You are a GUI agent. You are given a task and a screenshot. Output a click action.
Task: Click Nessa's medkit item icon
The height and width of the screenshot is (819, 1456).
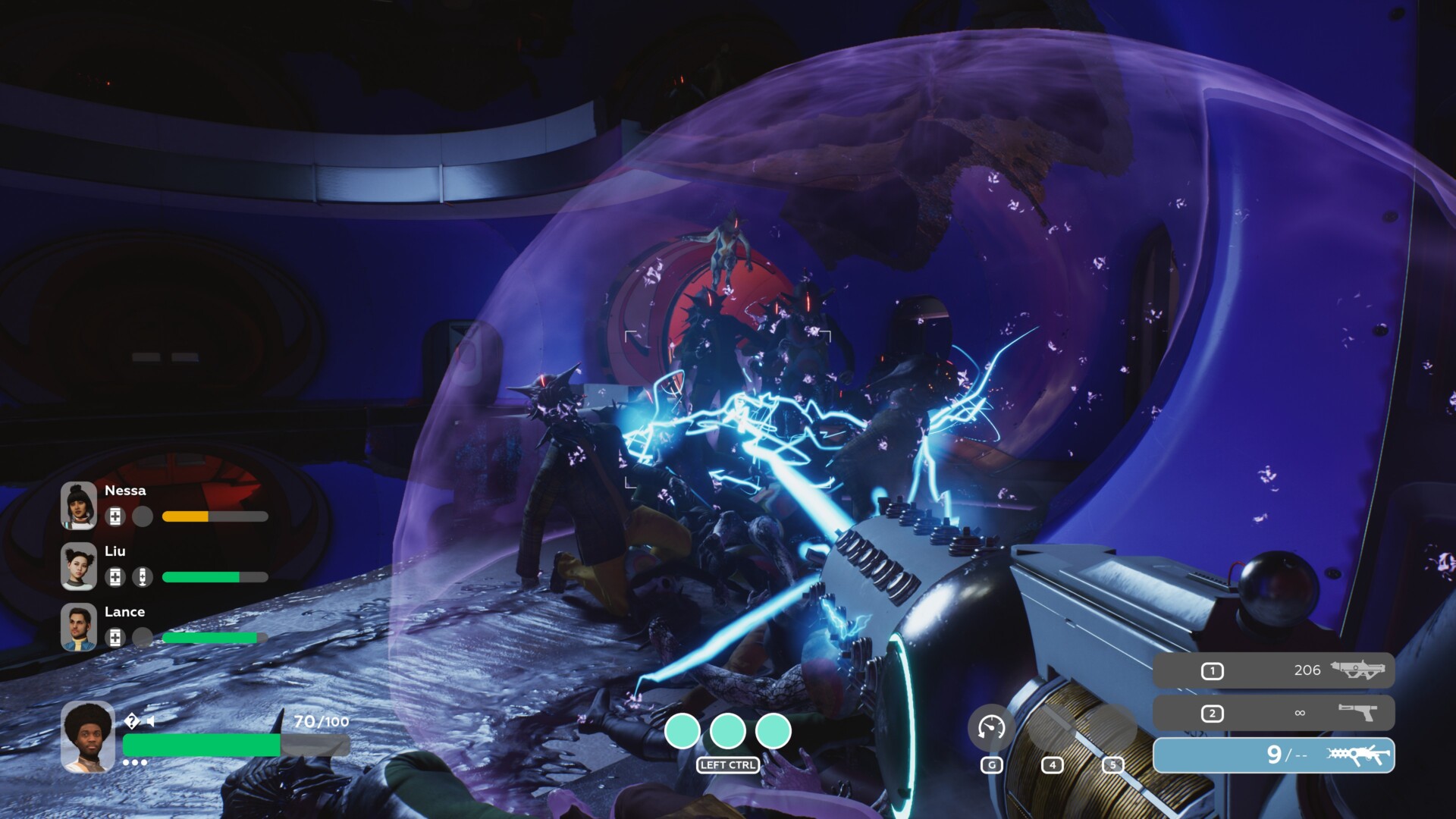click(115, 516)
